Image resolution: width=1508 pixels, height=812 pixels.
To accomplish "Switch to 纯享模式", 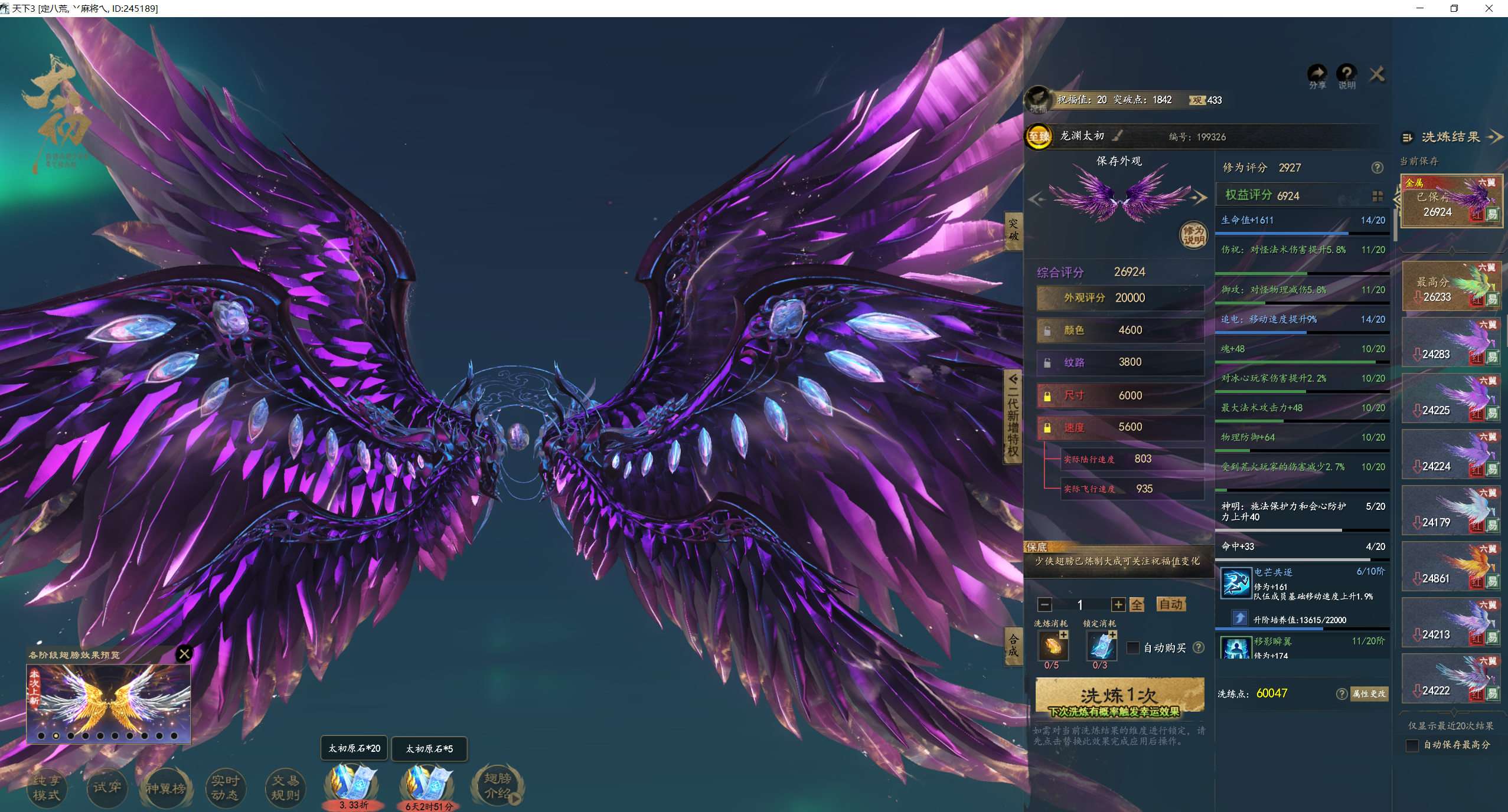I will coord(47,787).
